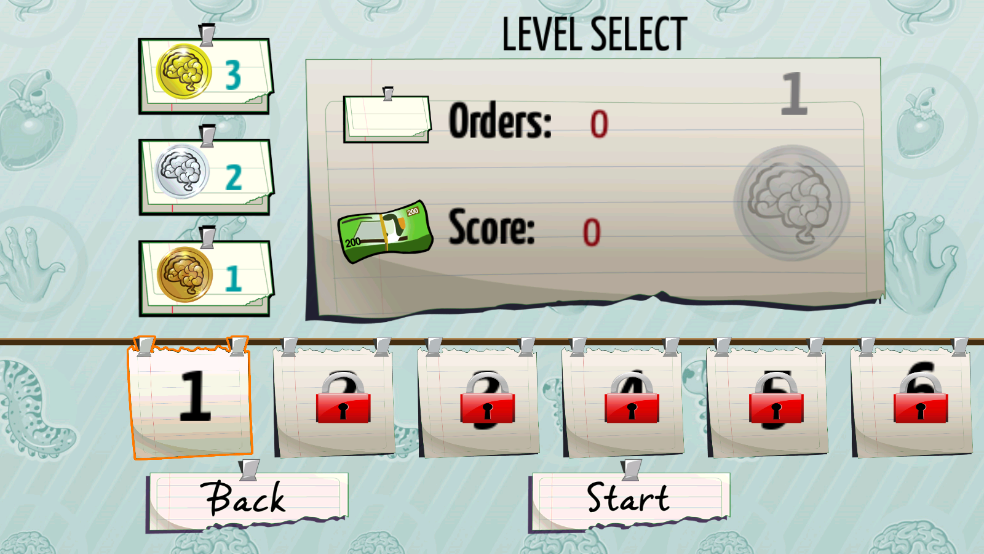This screenshot has width=984, height=554.
Task: Pick the locked level 3 tile
Action: pos(477,402)
